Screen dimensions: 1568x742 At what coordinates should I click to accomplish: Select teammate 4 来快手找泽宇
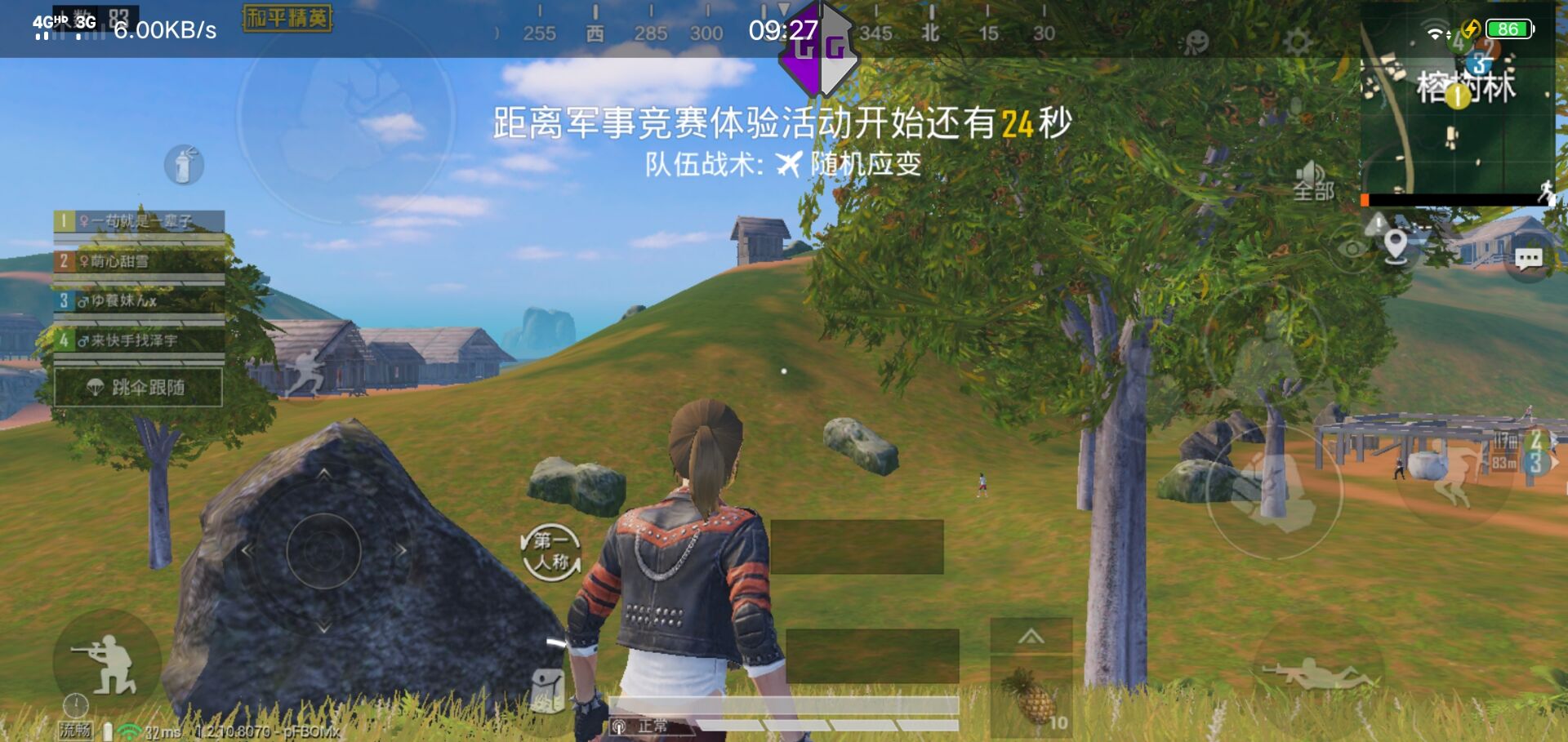point(135,341)
